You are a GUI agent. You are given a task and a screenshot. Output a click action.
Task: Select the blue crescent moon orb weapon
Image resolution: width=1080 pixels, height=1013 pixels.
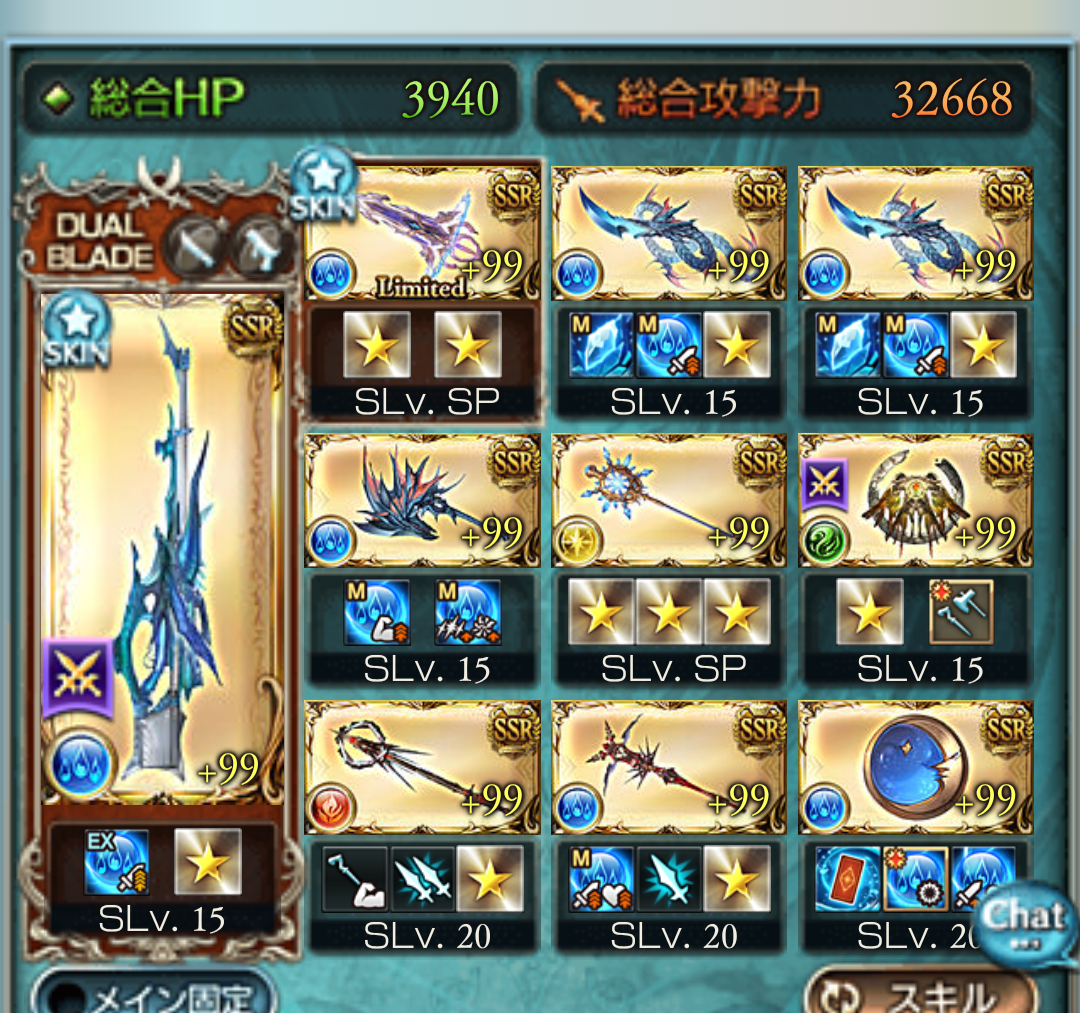coord(915,768)
